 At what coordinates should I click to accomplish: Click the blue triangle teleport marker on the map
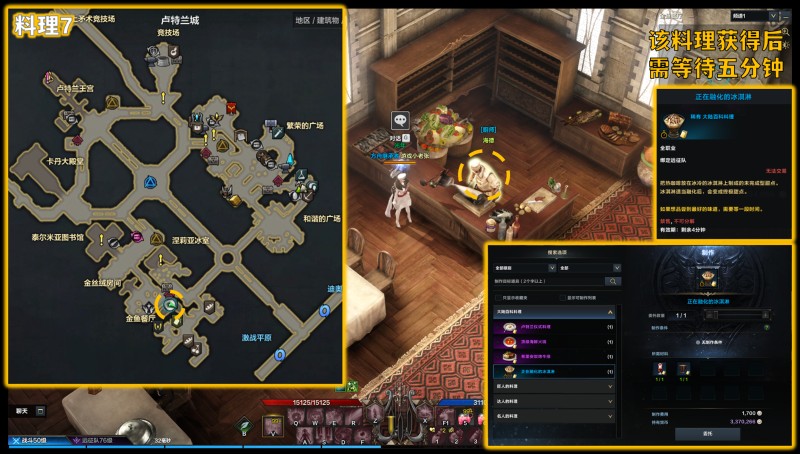[x=148, y=183]
